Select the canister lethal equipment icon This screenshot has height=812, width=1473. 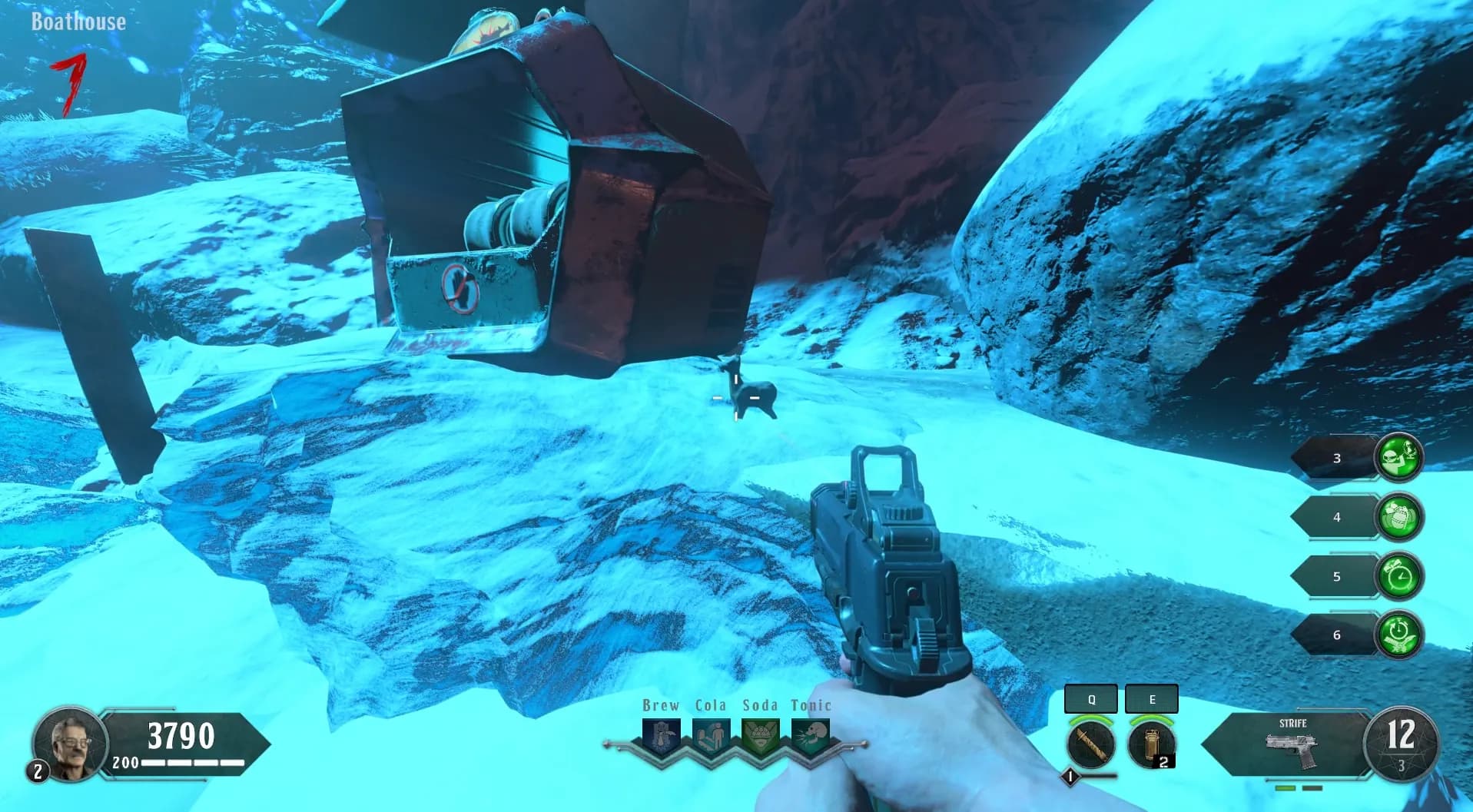pos(1151,743)
